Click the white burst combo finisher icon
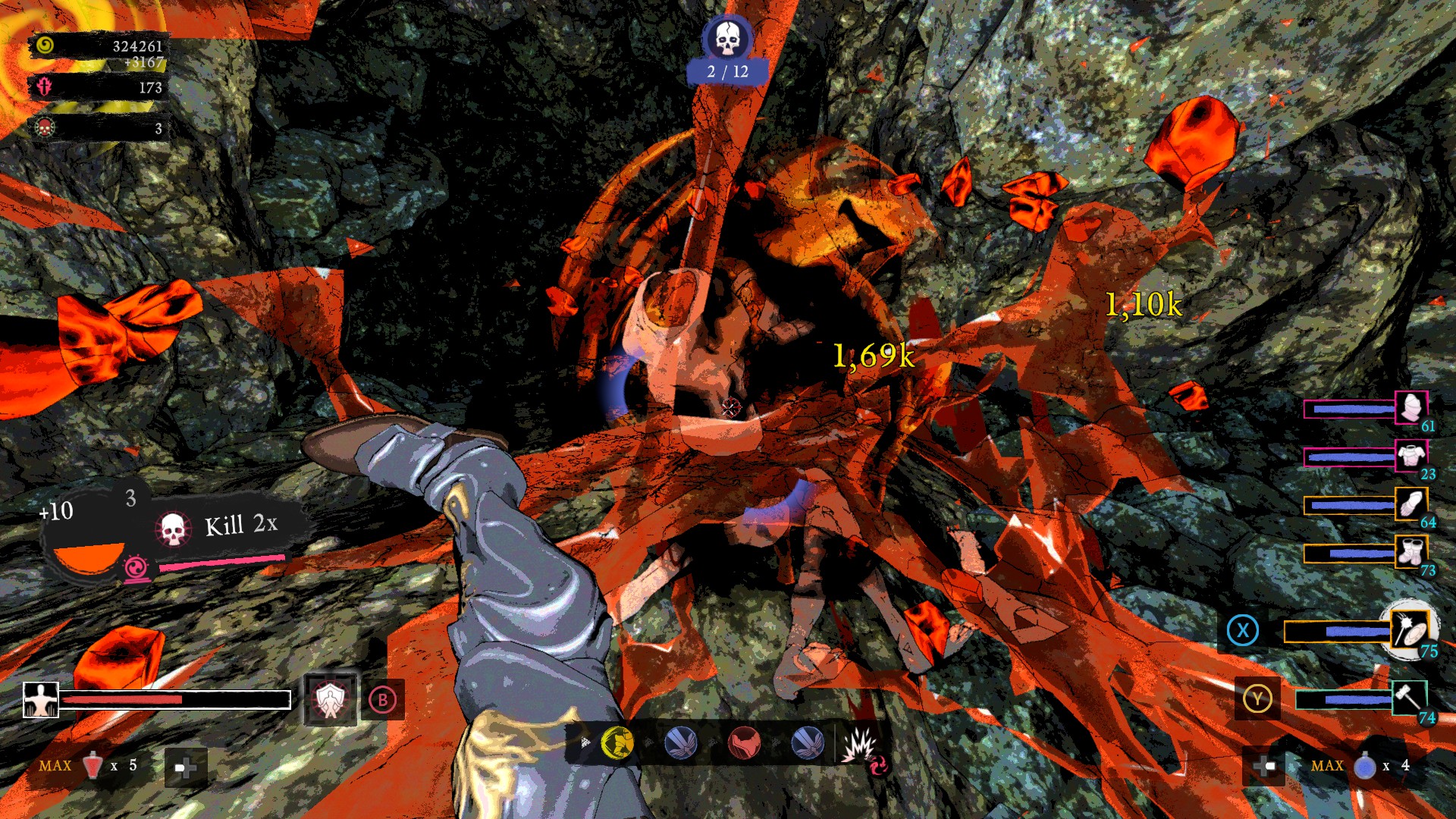 coord(859,745)
